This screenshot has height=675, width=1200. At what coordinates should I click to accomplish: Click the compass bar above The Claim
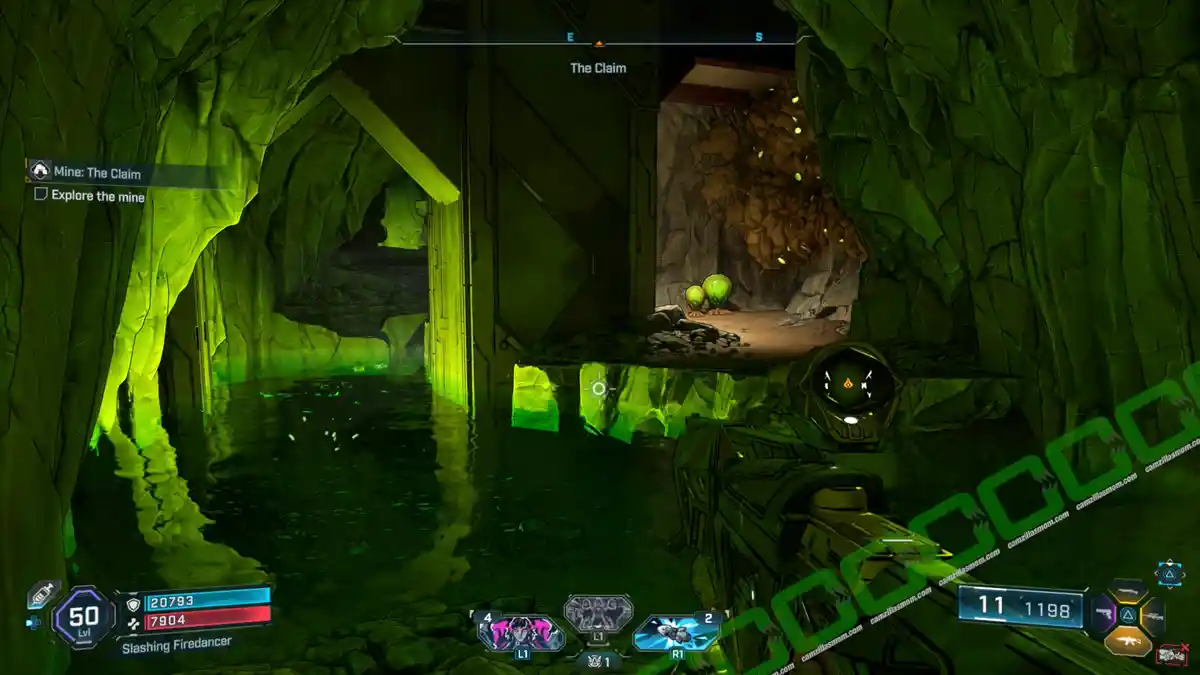tap(598, 40)
